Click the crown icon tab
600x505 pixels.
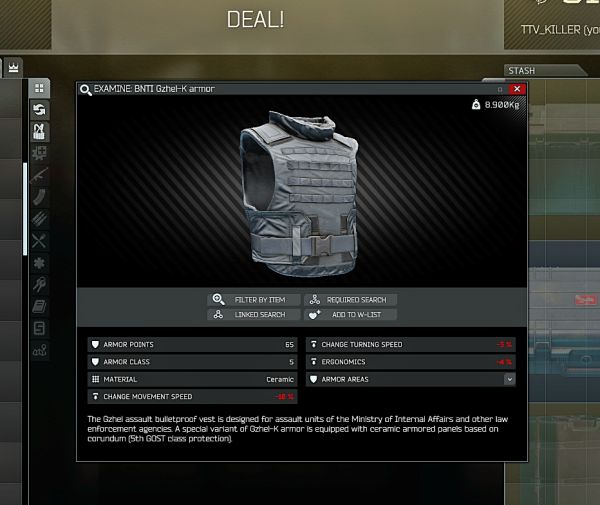pyautogui.click(x=14, y=67)
